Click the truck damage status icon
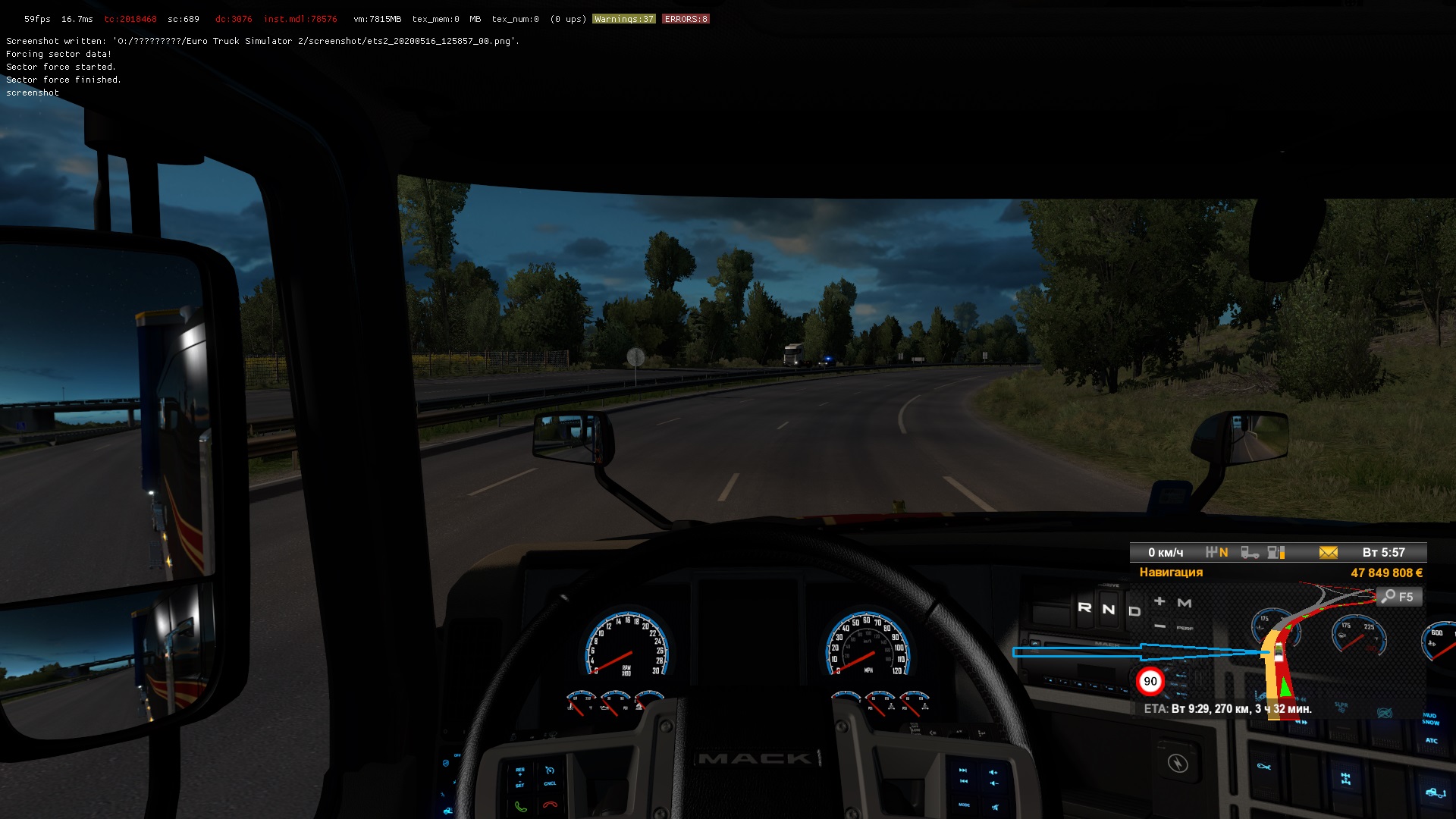The height and width of the screenshot is (819, 1456). click(x=1249, y=553)
